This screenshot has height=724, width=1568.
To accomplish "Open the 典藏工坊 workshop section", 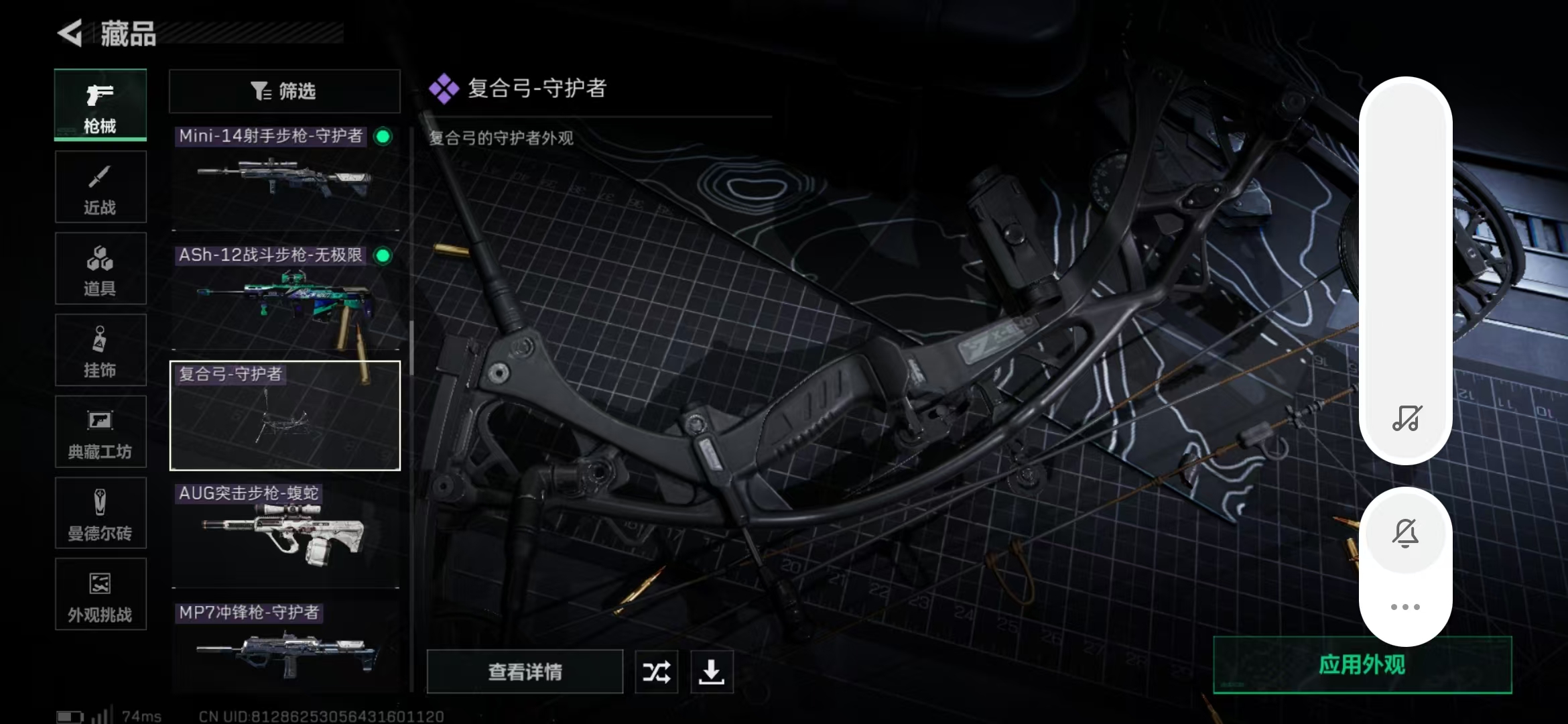I will pyautogui.click(x=101, y=432).
